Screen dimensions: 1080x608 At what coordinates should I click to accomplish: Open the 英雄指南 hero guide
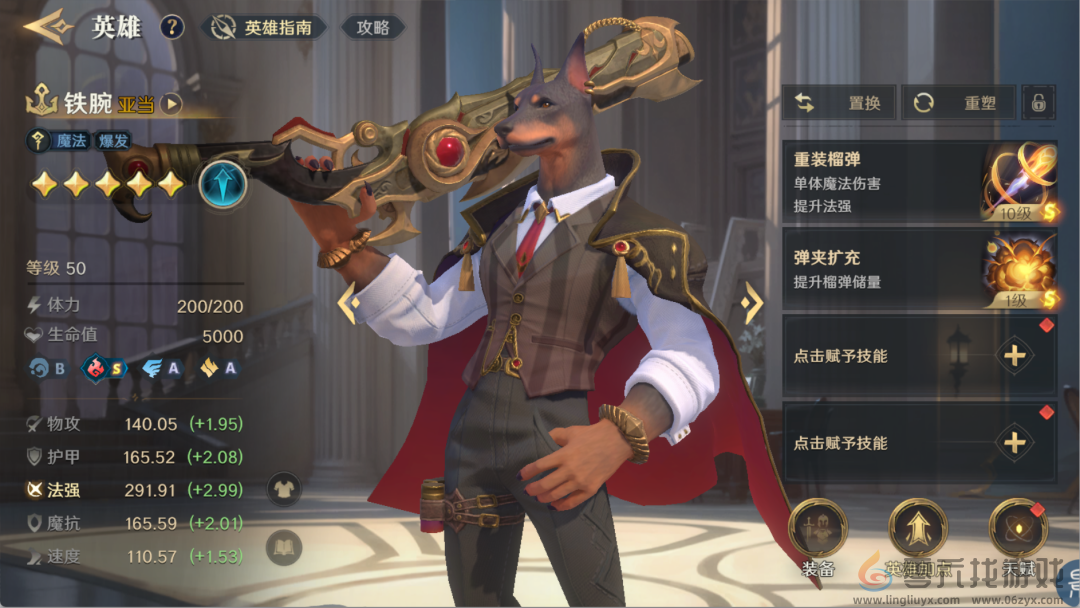pyautogui.click(x=264, y=28)
